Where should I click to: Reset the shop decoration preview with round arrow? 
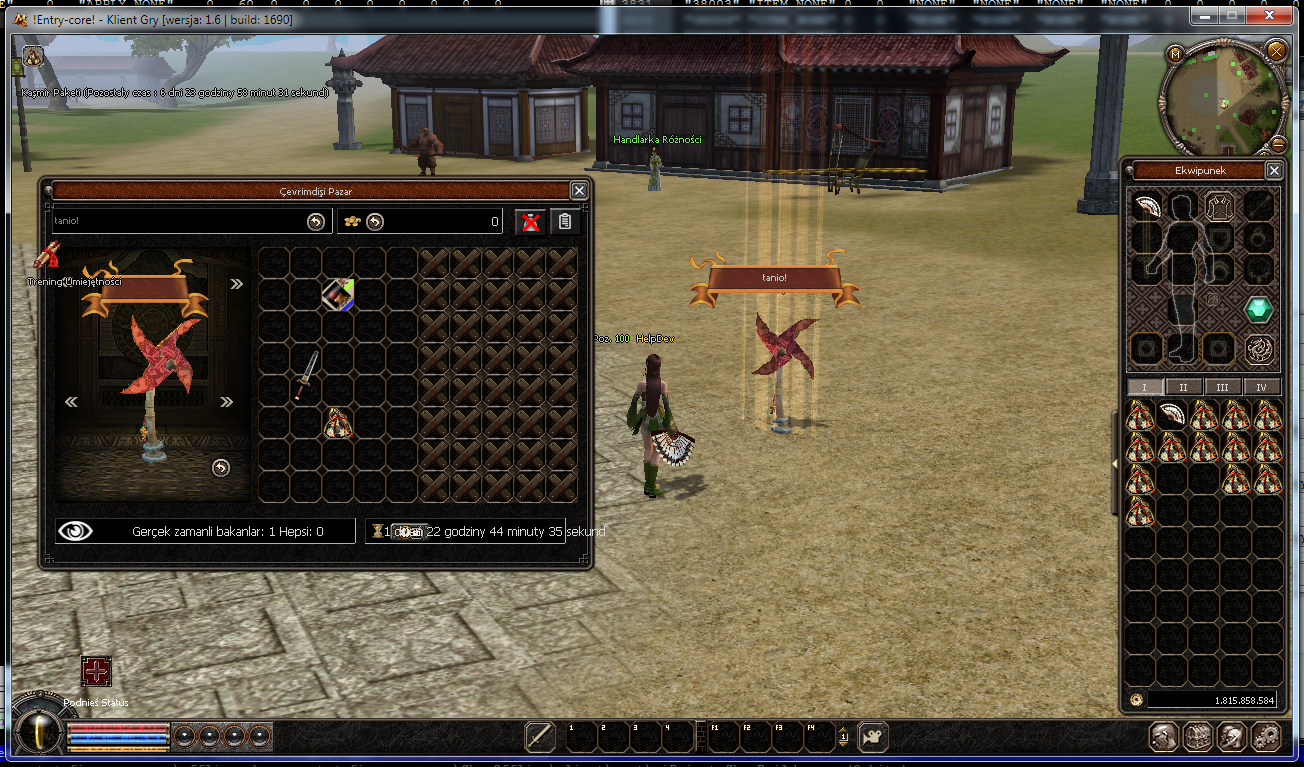click(x=221, y=467)
